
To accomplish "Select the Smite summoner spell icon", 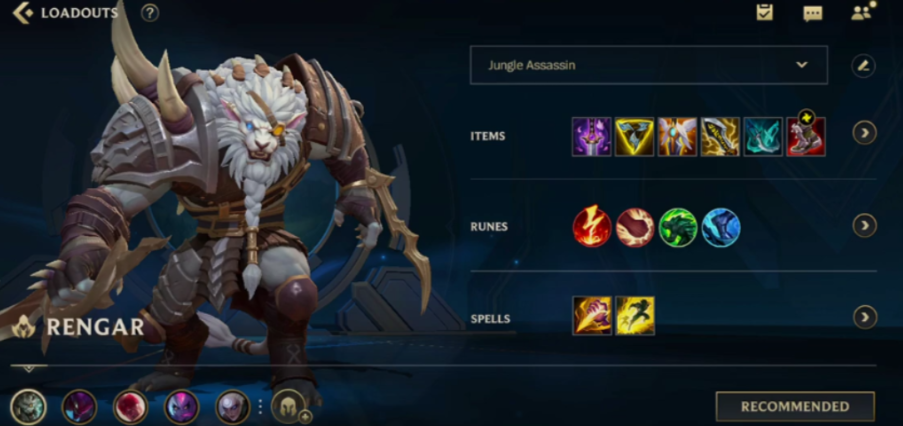I will coord(591,316).
